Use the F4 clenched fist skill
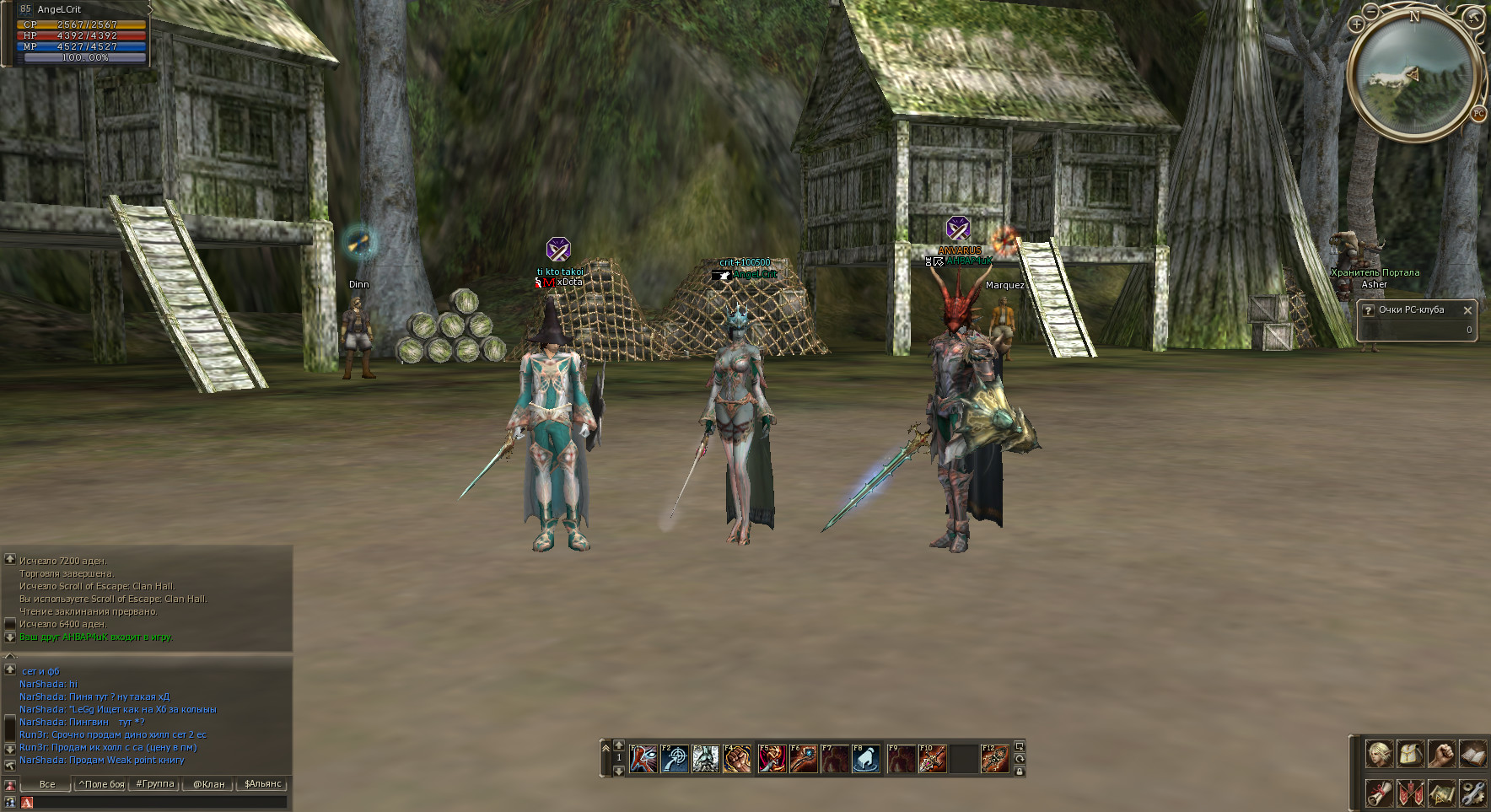Screen dimensions: 1491x812 click(737, 759)
